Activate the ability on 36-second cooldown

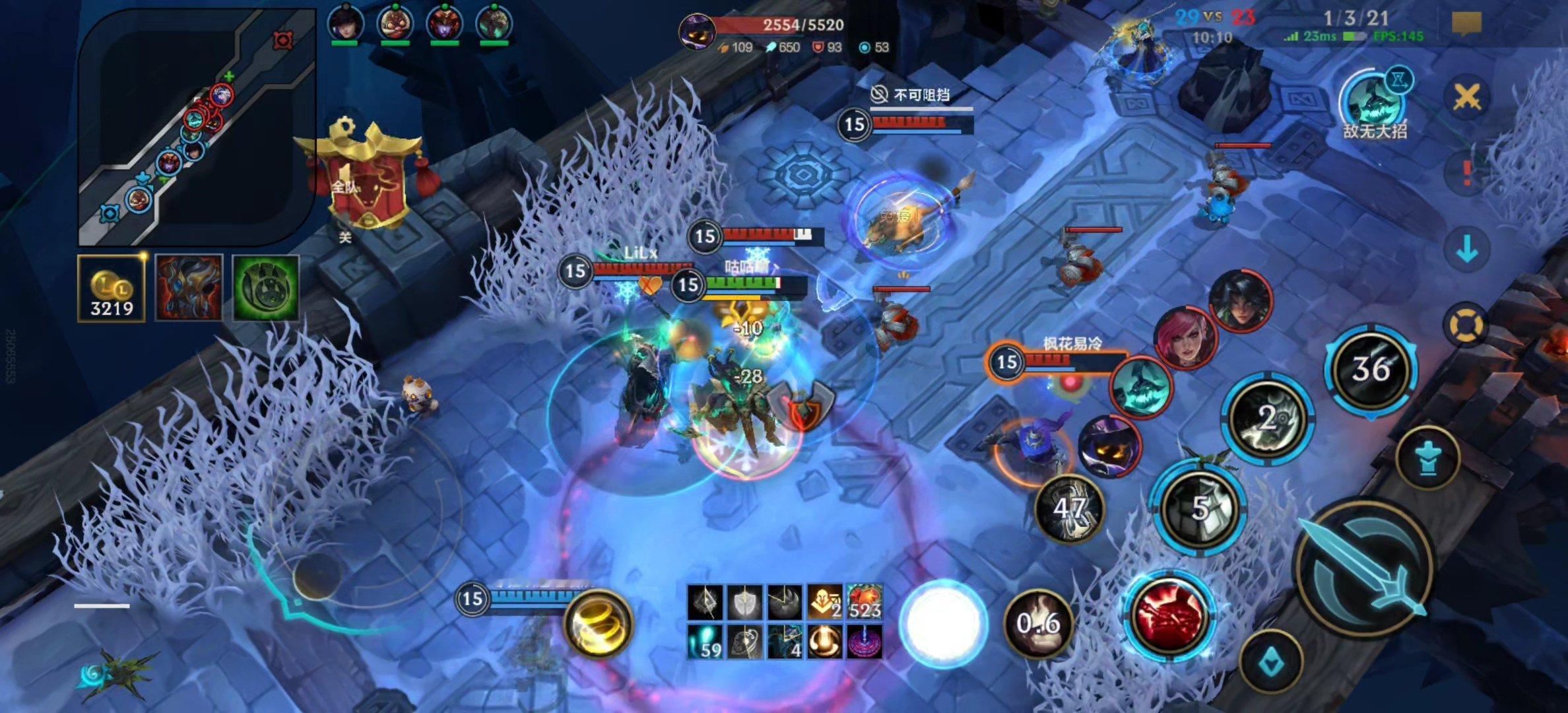coord(1371,368)
